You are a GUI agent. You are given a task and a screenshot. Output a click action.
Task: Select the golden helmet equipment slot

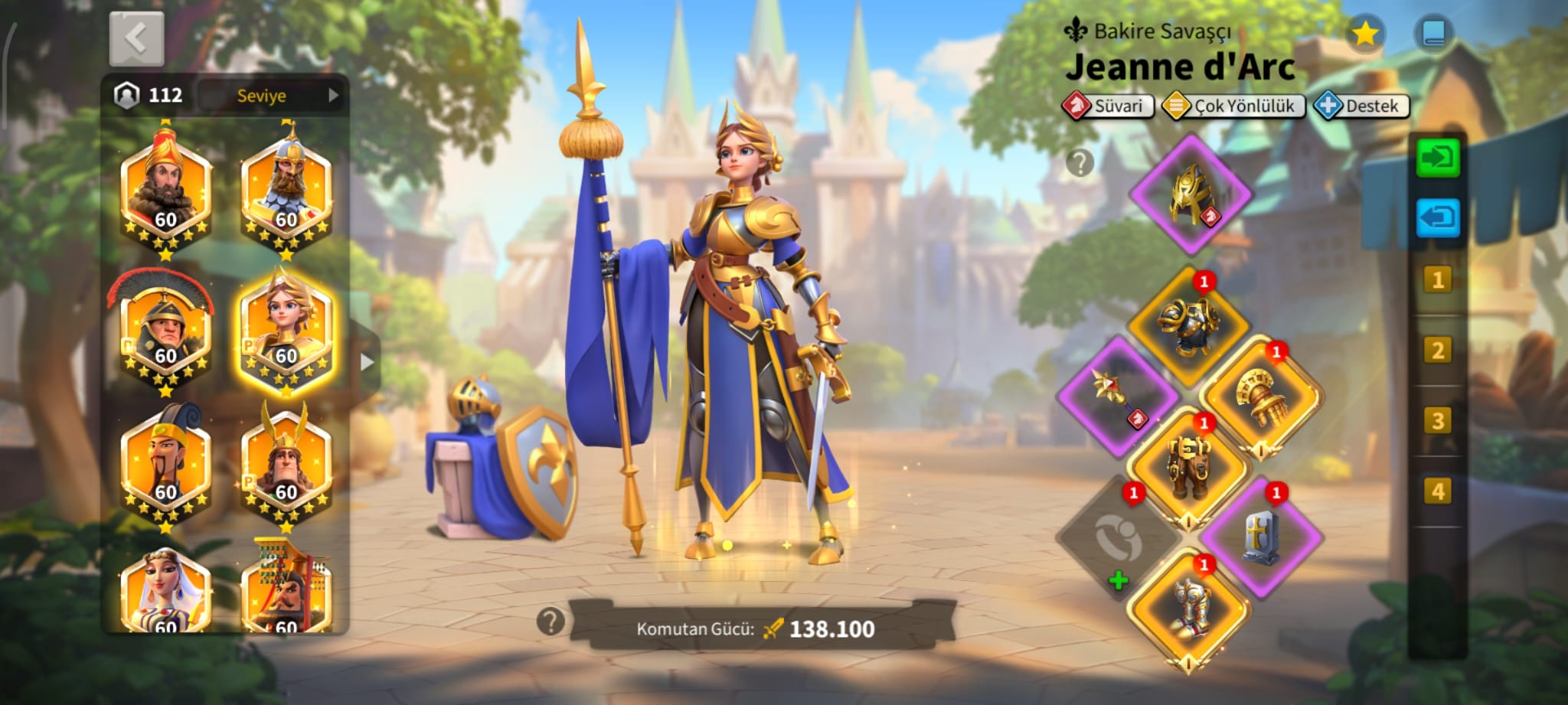click(x=1191, y=195)
